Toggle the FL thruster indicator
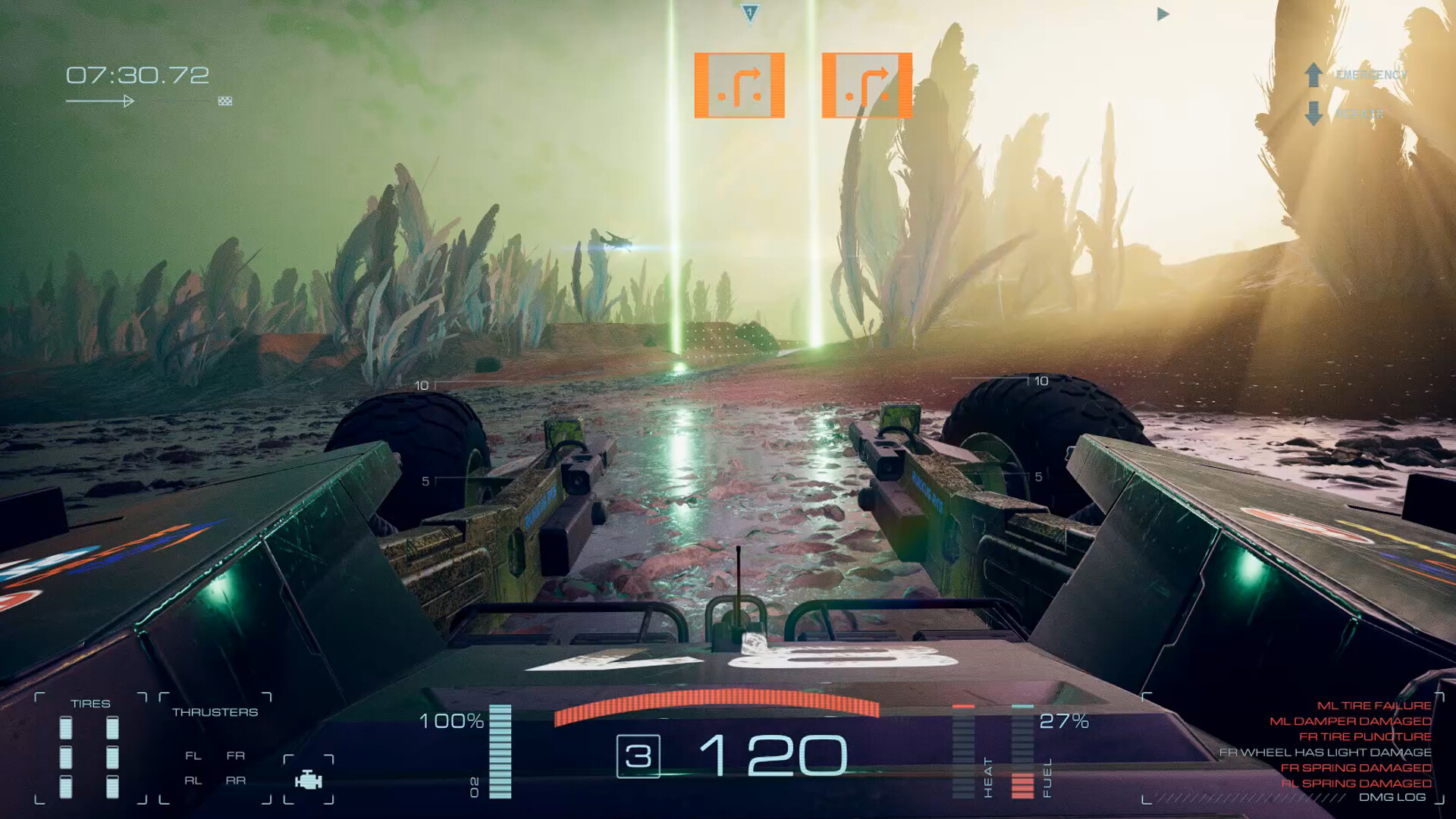 (x=193, y=756)
